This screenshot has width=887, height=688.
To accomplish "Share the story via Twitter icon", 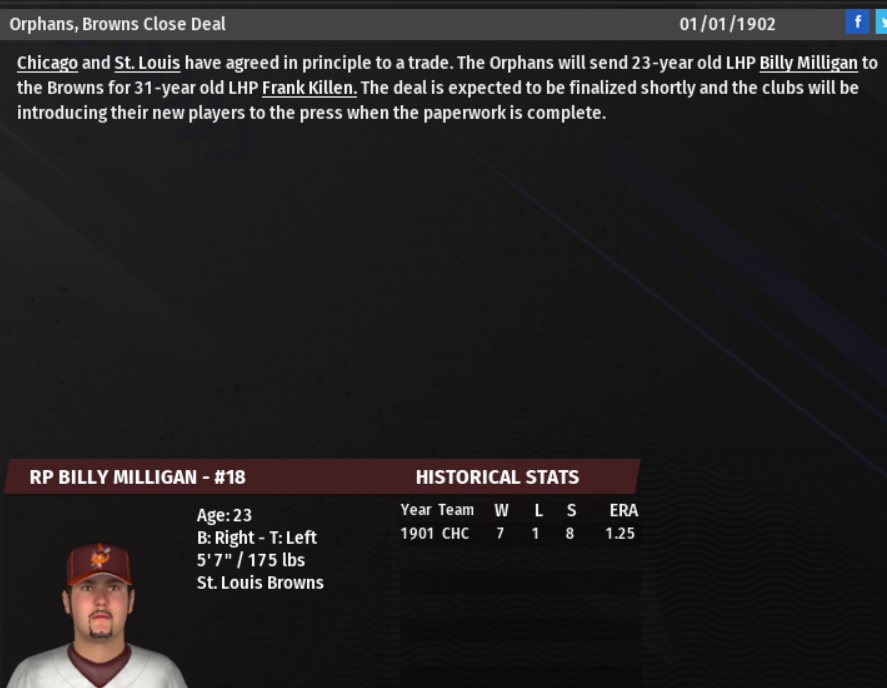I will 881,22.
